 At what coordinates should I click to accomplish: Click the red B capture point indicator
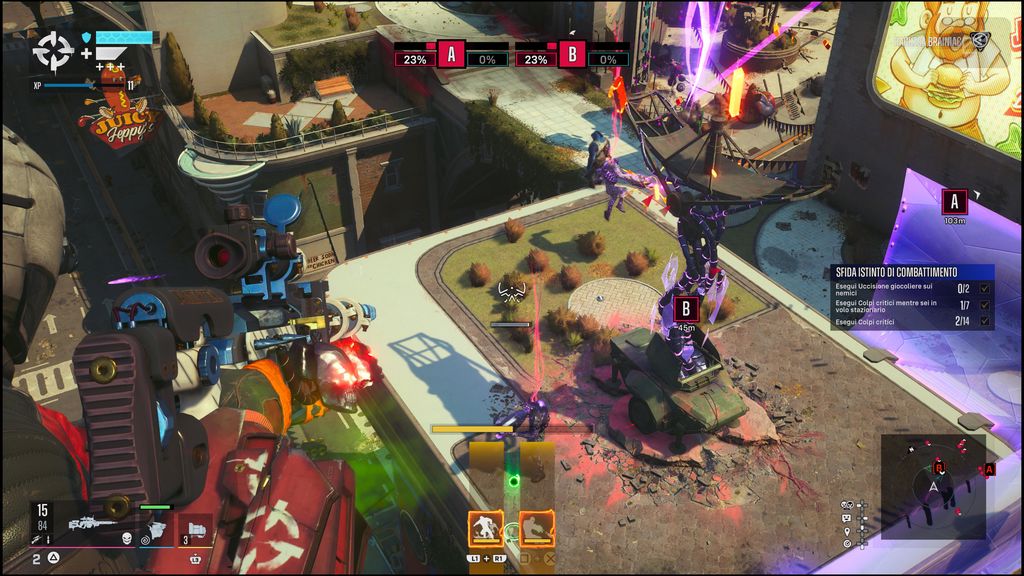pos(572,54)
